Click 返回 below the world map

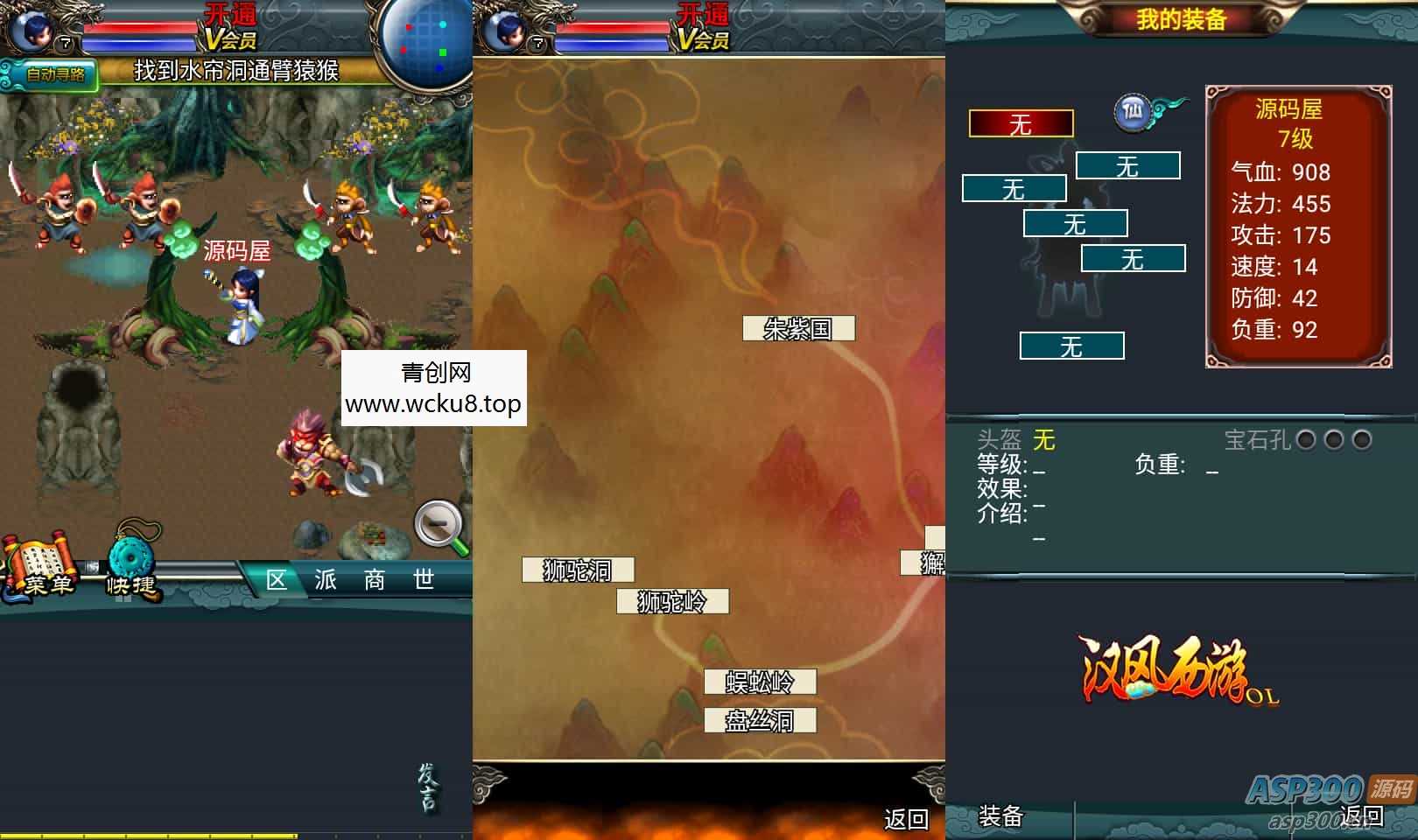[x=906, y=819]
